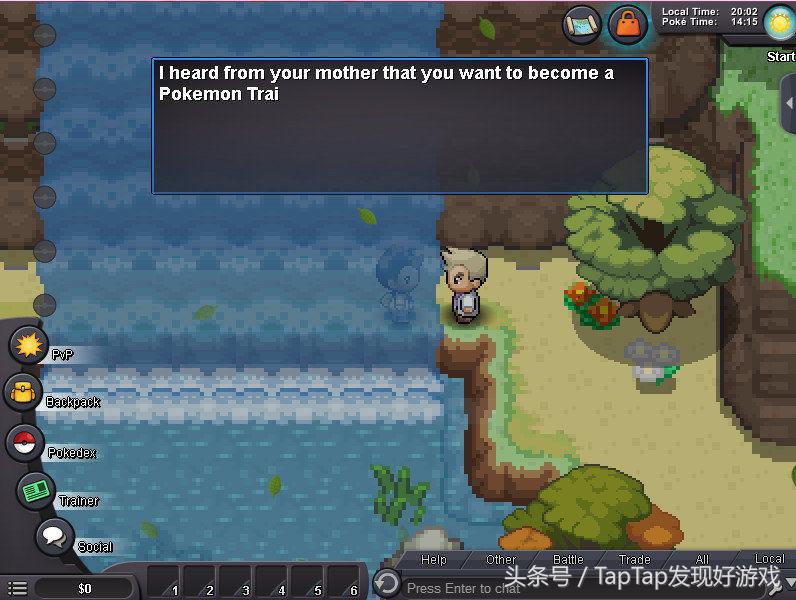Select party slot 1
This screenshot has width=796, height=600.
165,583
